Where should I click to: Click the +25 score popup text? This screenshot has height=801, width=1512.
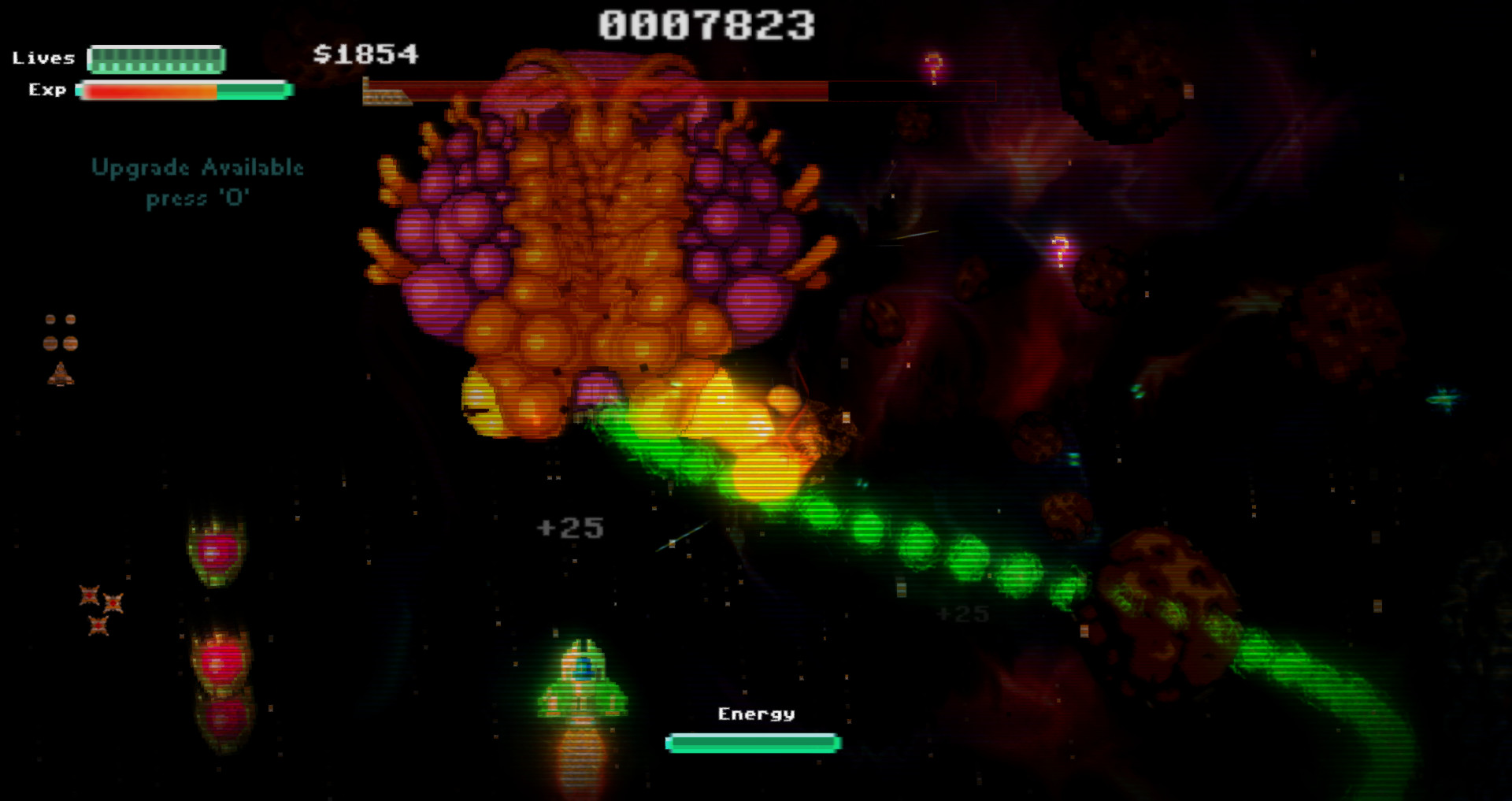pos(569,528)
